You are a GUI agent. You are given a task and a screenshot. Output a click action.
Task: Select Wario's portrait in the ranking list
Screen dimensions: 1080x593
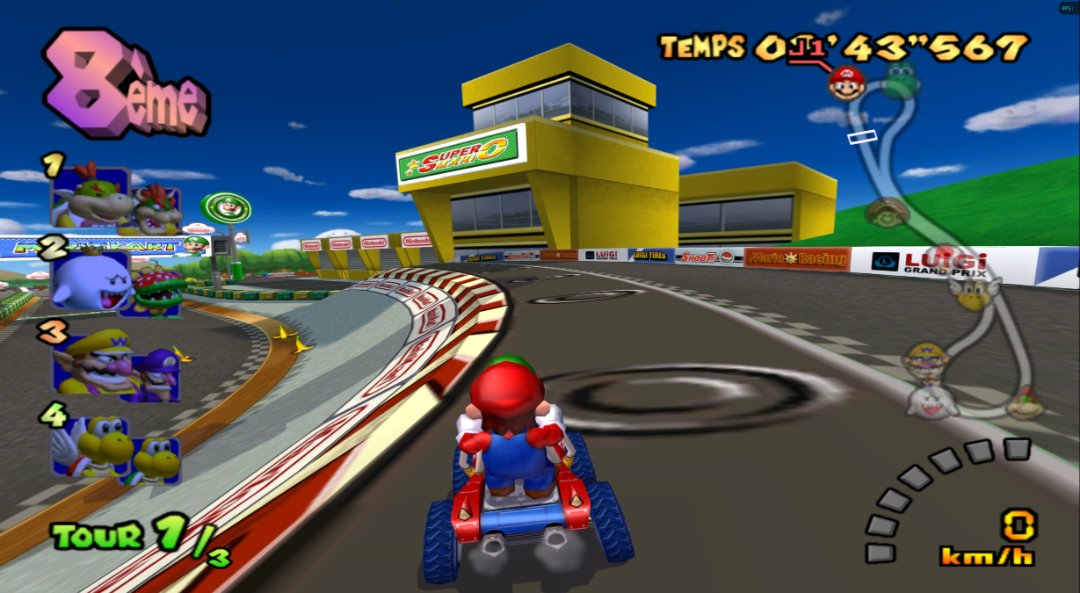point(90,362)
